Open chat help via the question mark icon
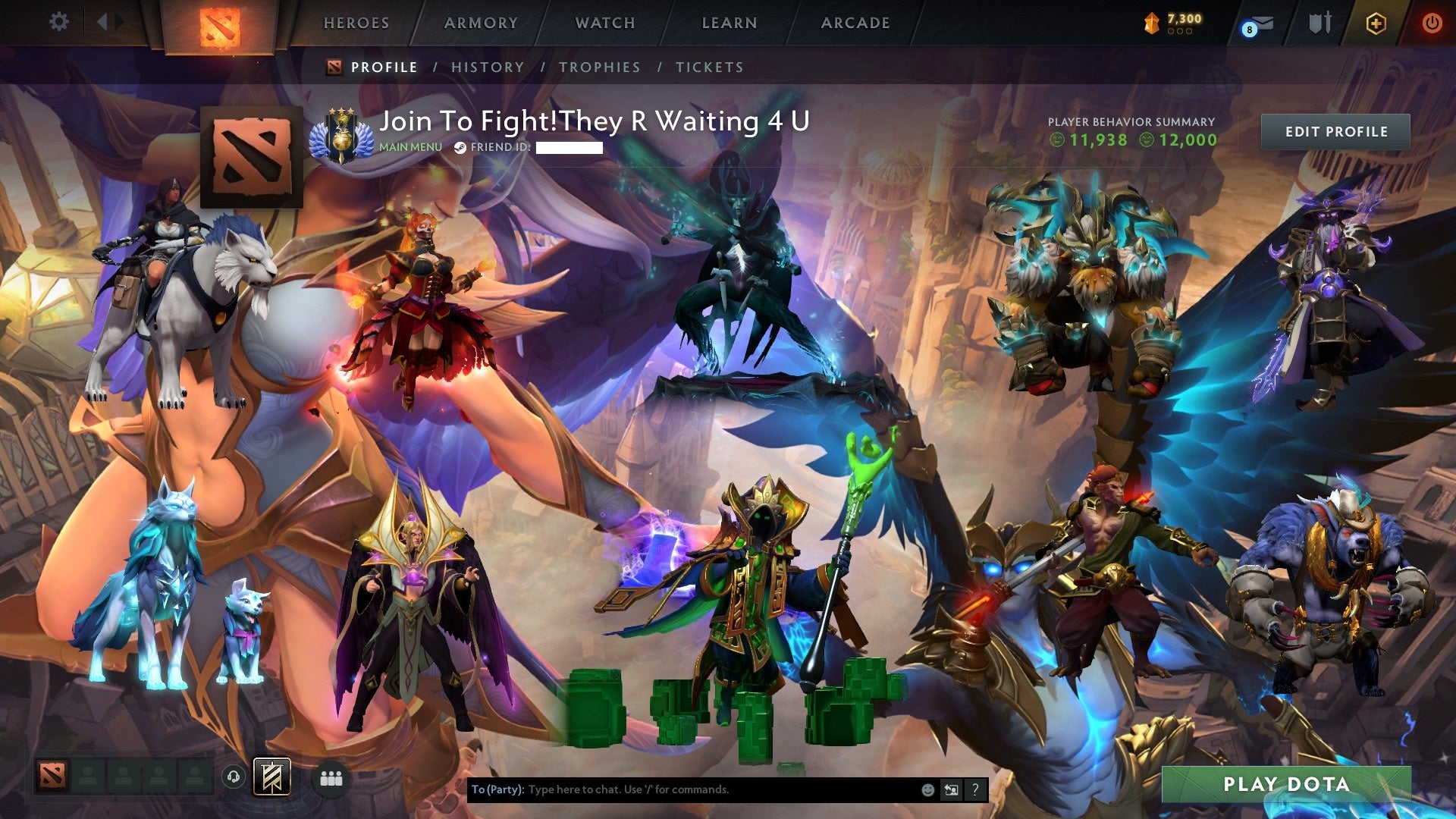 pos(974,789)
